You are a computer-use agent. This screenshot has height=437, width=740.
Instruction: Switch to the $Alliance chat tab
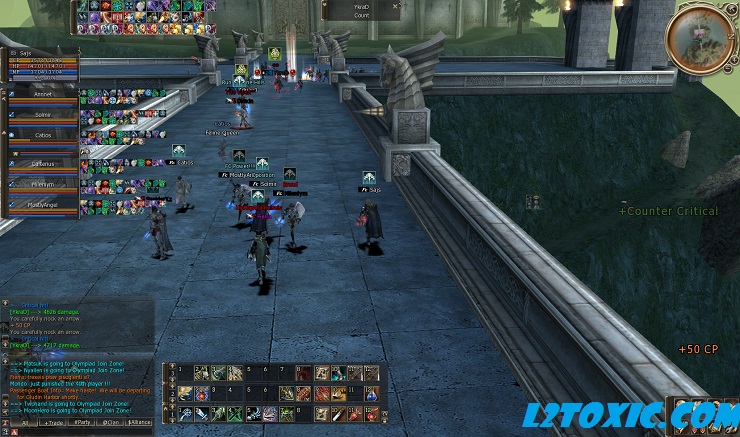click(139, 423)
